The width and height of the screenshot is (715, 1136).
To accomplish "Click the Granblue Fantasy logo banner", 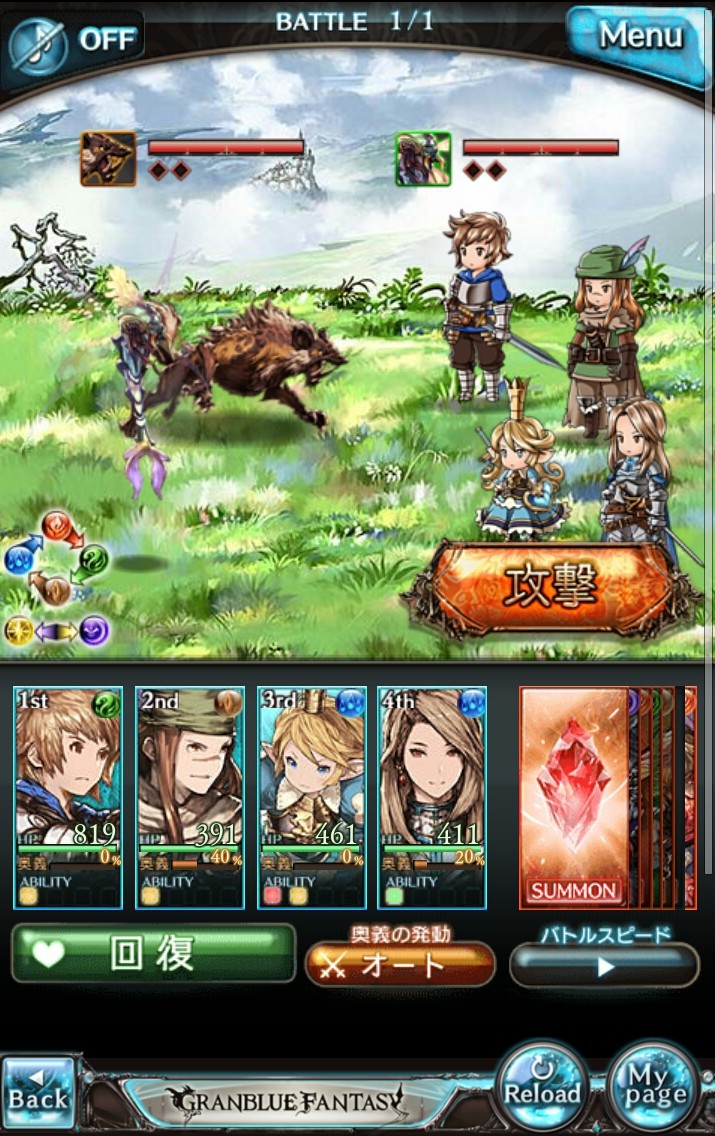I will [288, 1100].
